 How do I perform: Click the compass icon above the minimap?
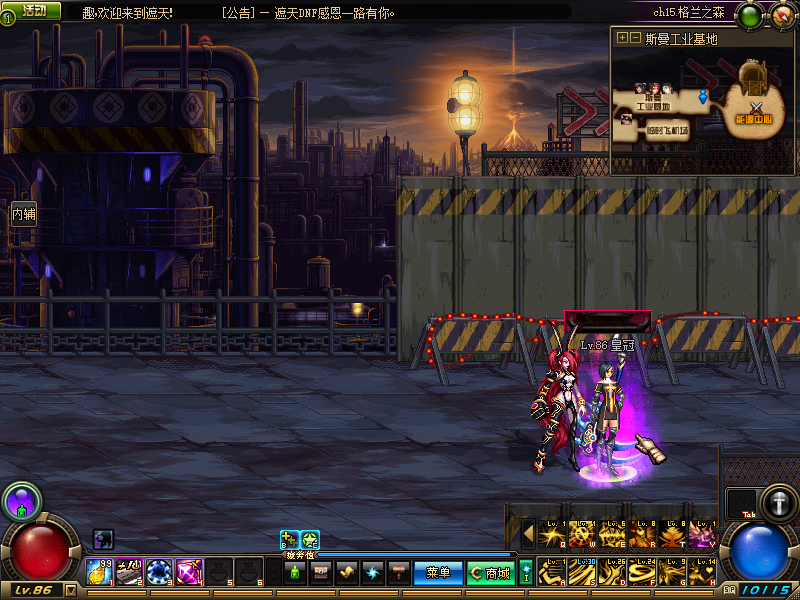pyautogui.click(x=781, y=15)
